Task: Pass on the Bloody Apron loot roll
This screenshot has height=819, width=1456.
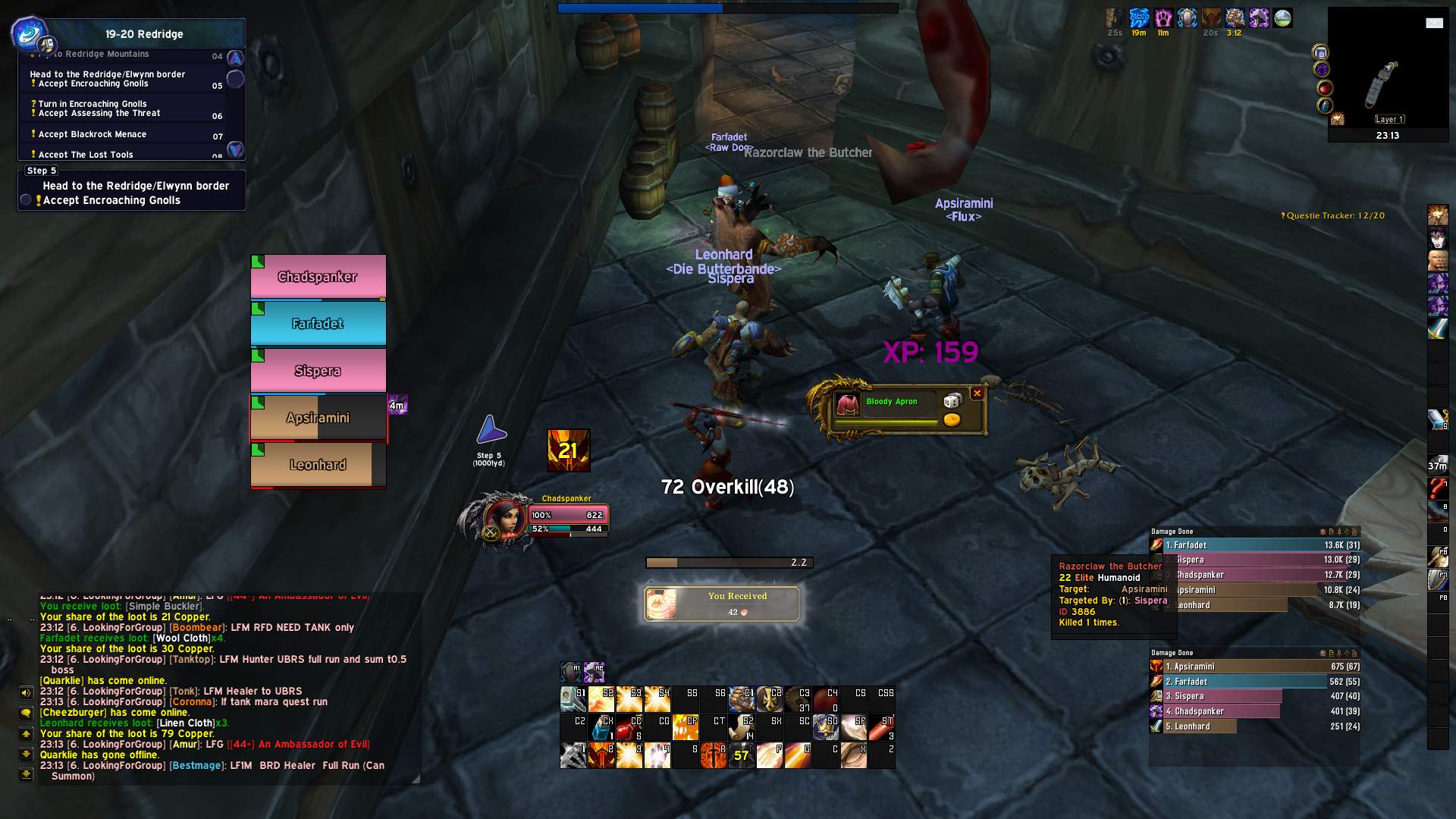Action: coord(977,393)
